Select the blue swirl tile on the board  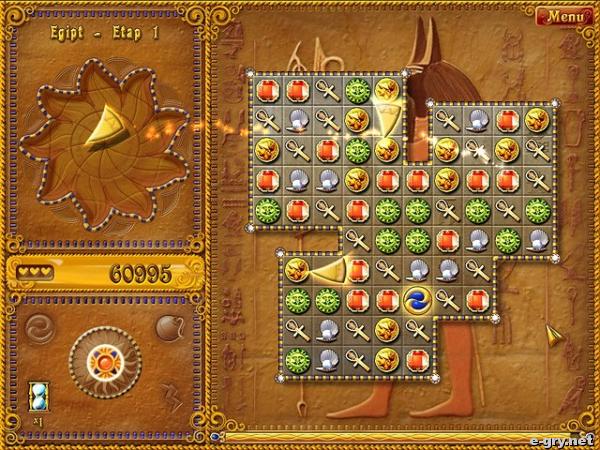[x=417, y=298]
